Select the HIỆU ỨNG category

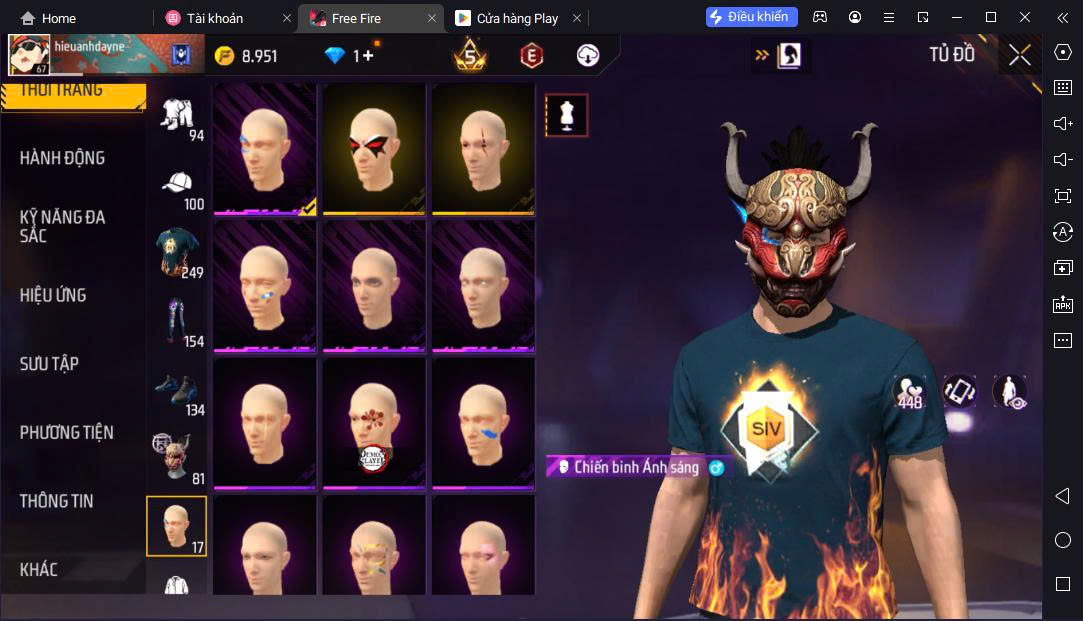pyautogui.click(x=53, y=295)
